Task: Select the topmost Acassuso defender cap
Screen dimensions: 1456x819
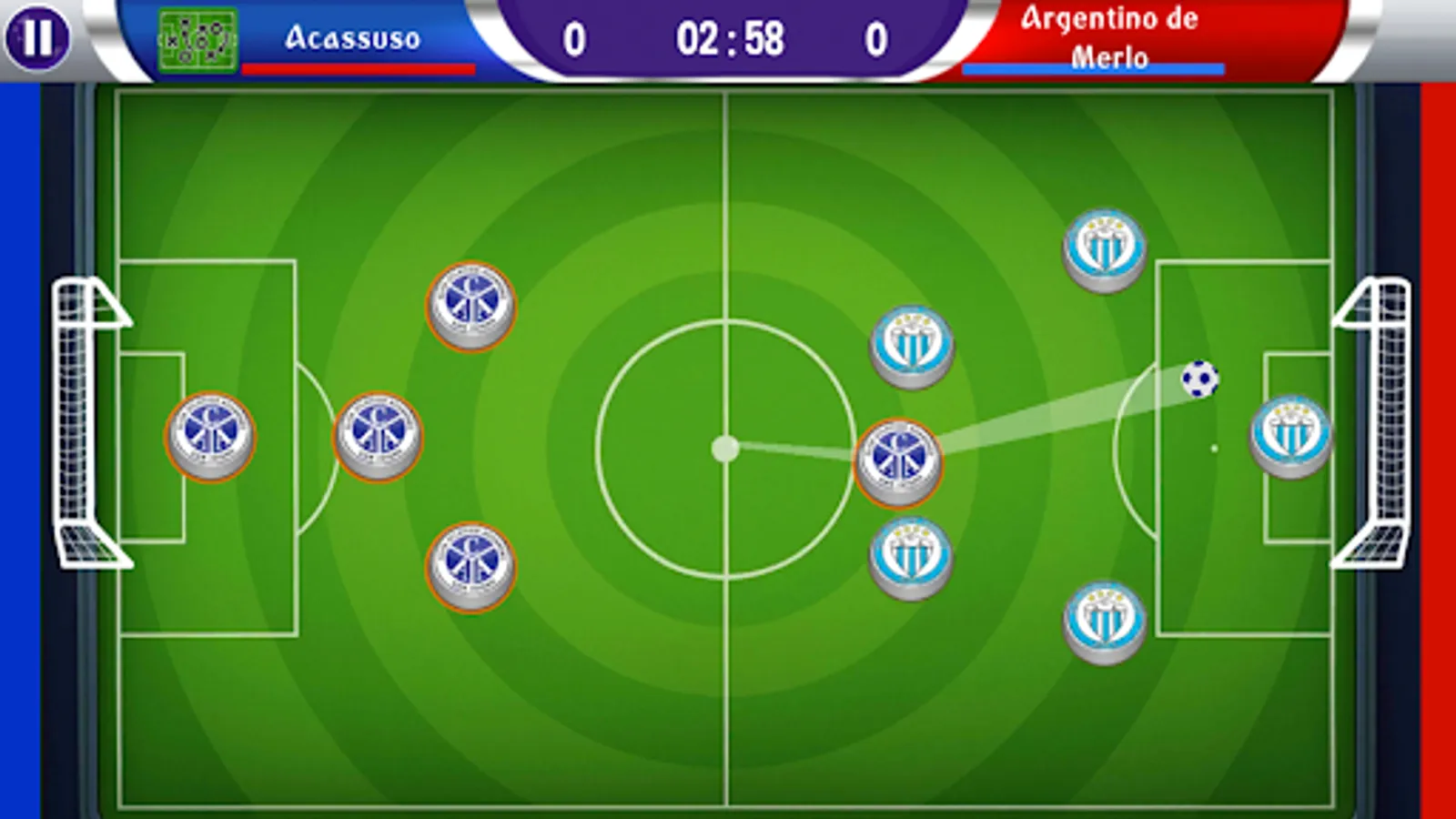Action: pos(469,305)
